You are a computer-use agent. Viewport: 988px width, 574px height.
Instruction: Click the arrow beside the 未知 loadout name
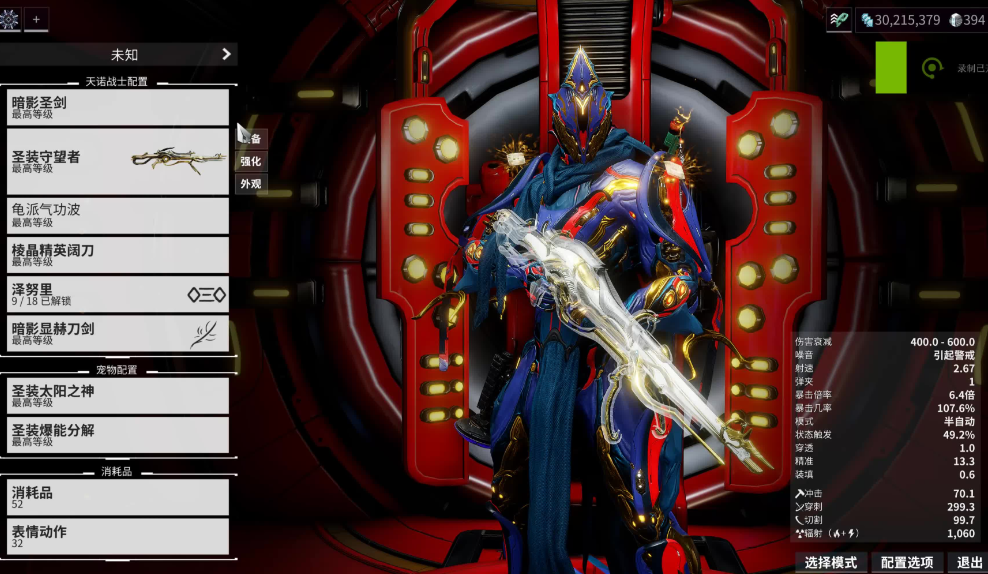(226, 54)
